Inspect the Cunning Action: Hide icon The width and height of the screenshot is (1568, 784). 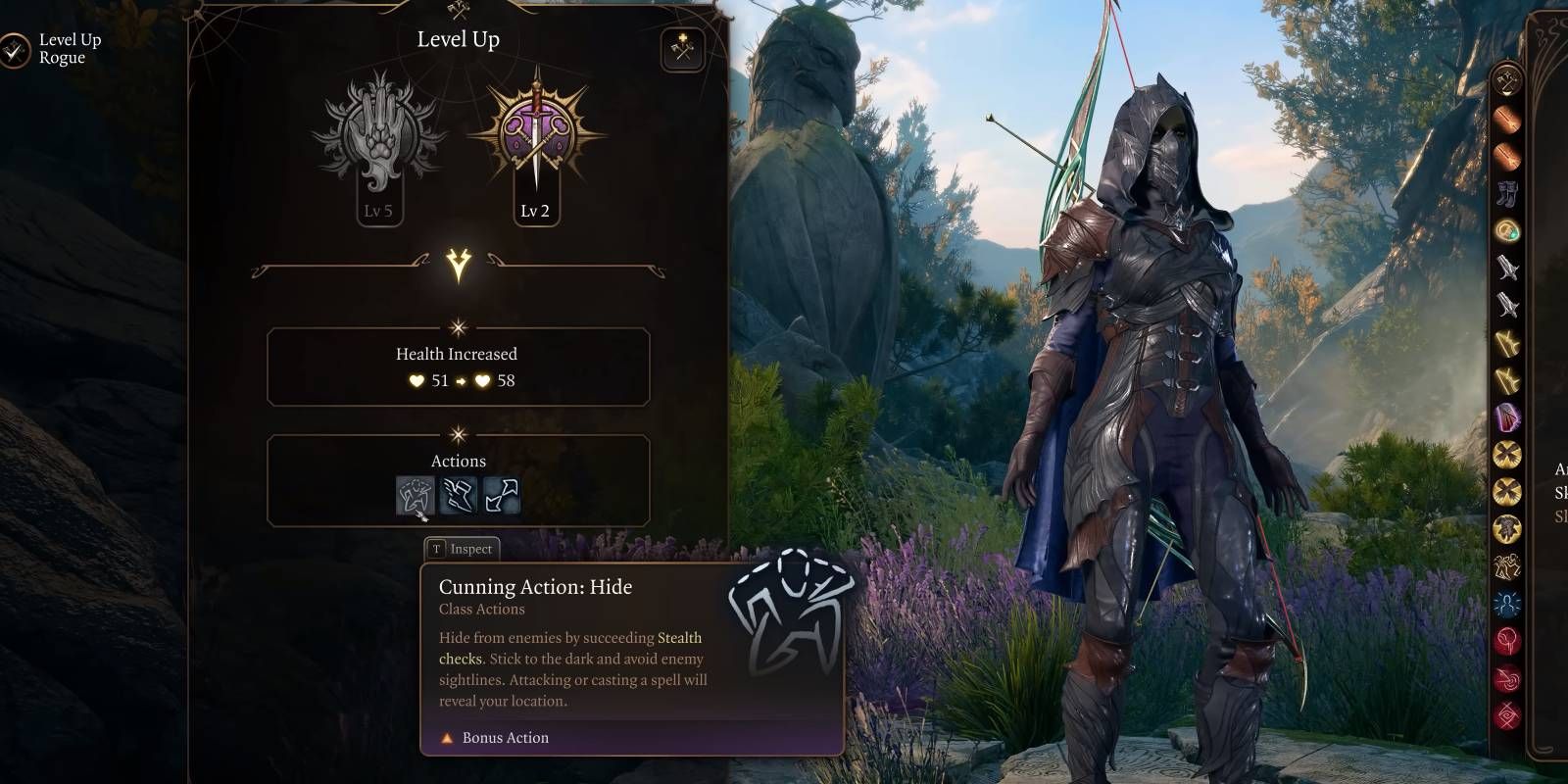415,495
